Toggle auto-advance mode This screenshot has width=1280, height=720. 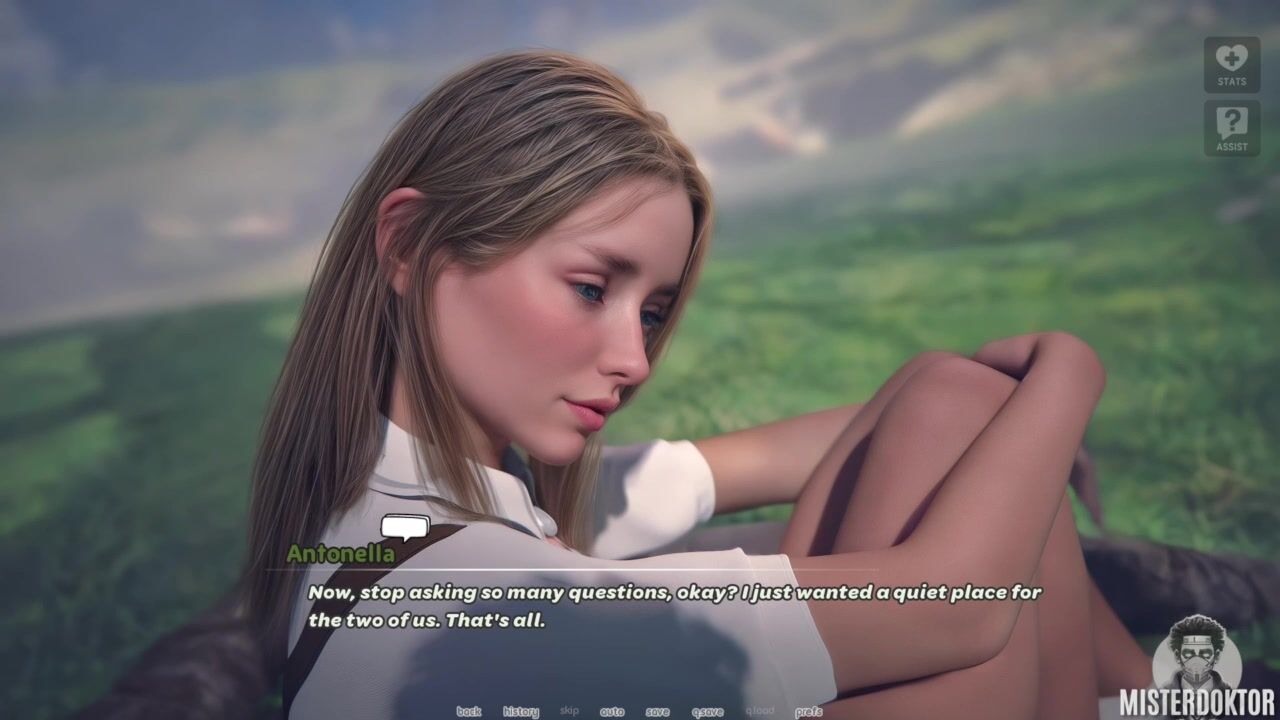(612, 711)
